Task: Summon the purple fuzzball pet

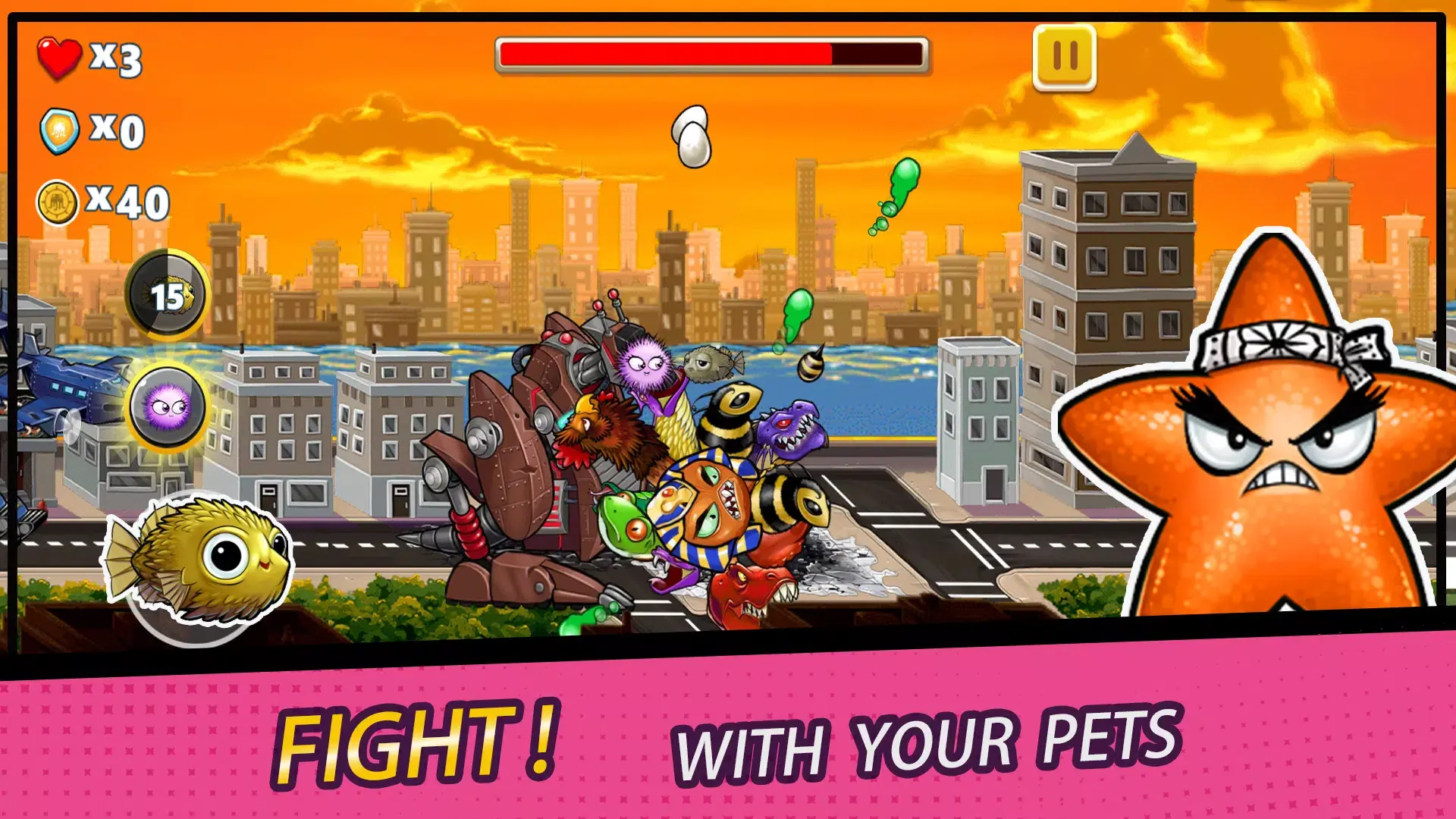Action: (168, 407)
